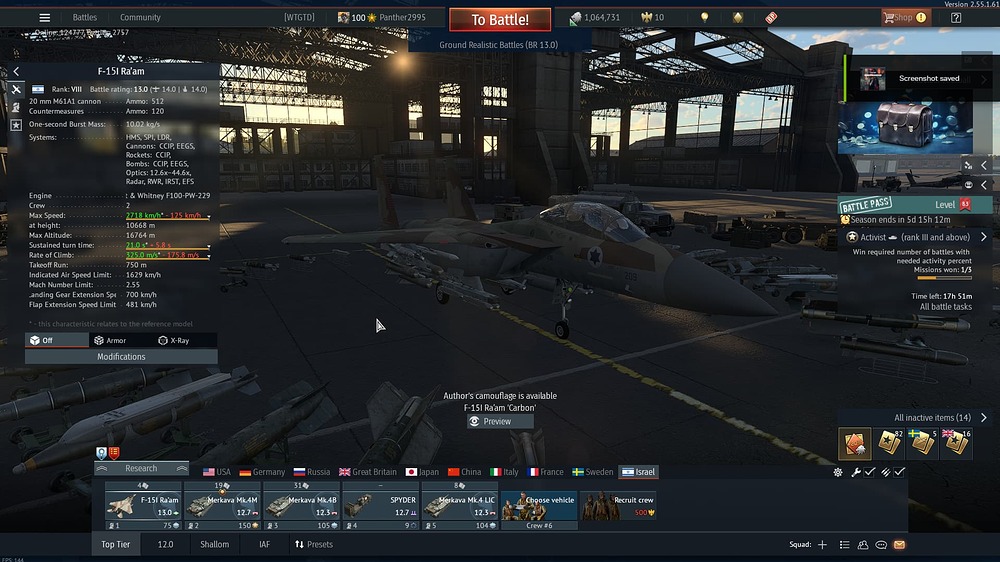Click Recruit crew slot
Image resolution: width=1000 pixels, height=562 pixels.
tap(619, 506)
